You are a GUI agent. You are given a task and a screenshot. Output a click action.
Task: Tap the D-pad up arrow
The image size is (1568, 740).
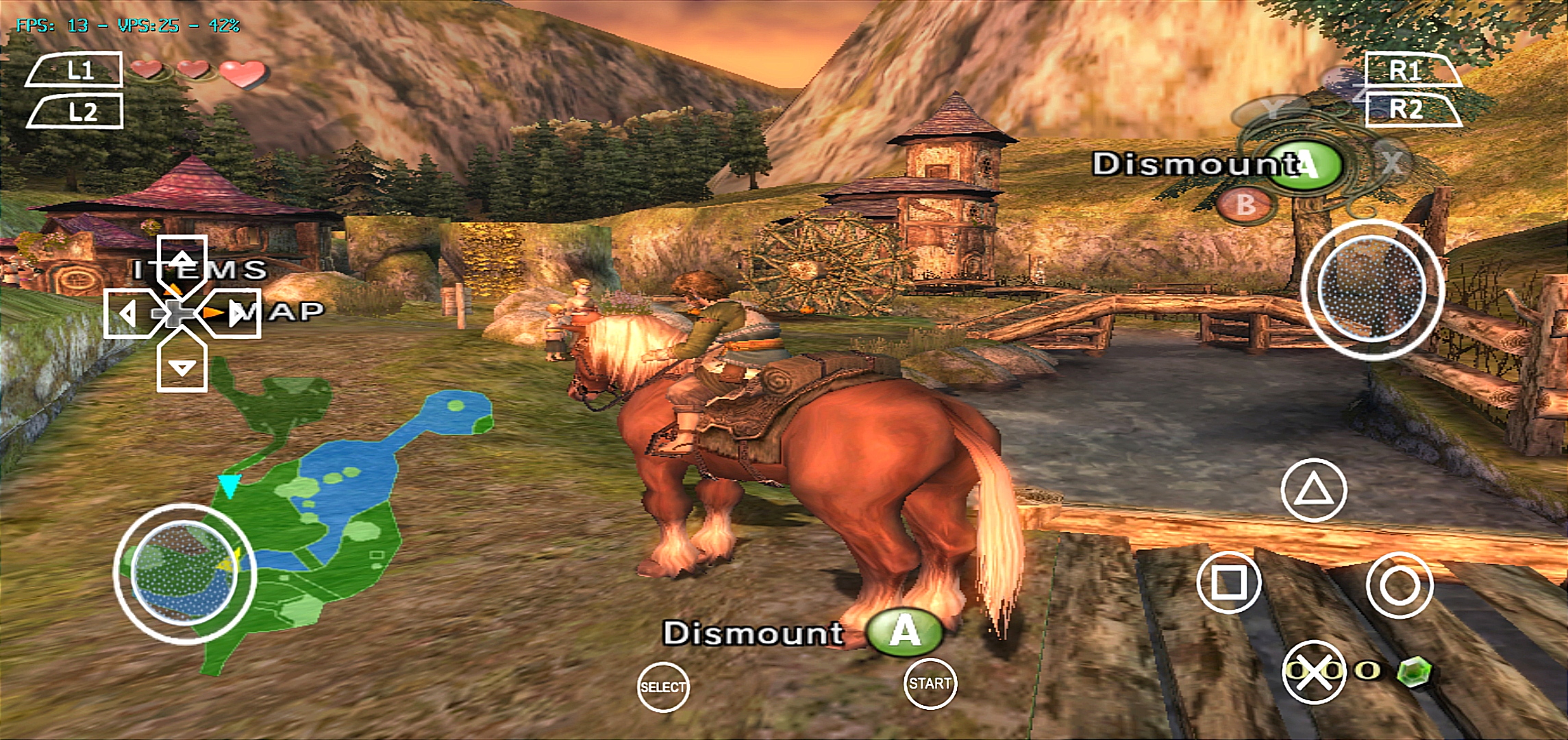click(182, 260)
